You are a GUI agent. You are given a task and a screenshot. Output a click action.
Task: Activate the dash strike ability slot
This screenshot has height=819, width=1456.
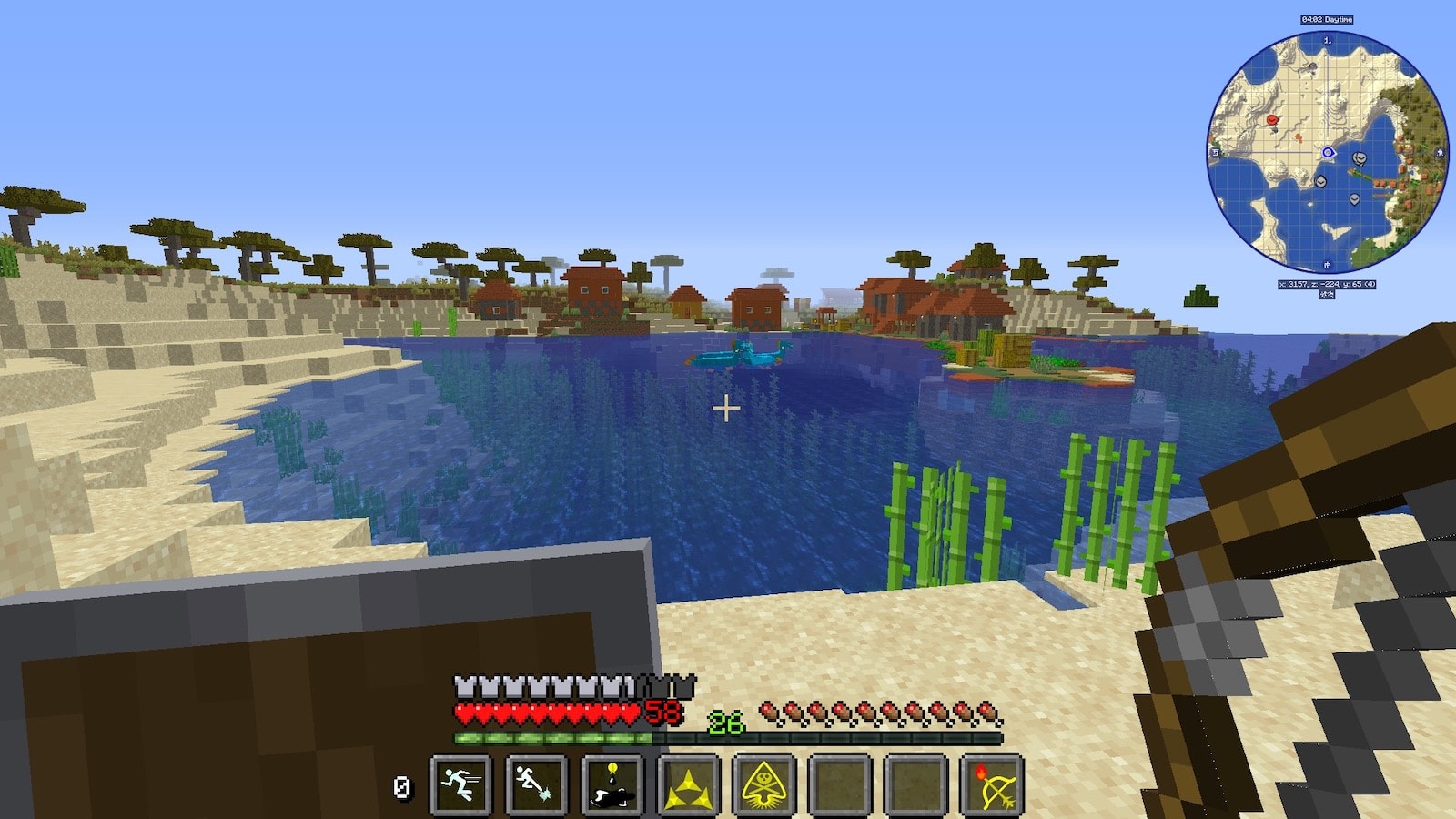click(x=536, y=784)
